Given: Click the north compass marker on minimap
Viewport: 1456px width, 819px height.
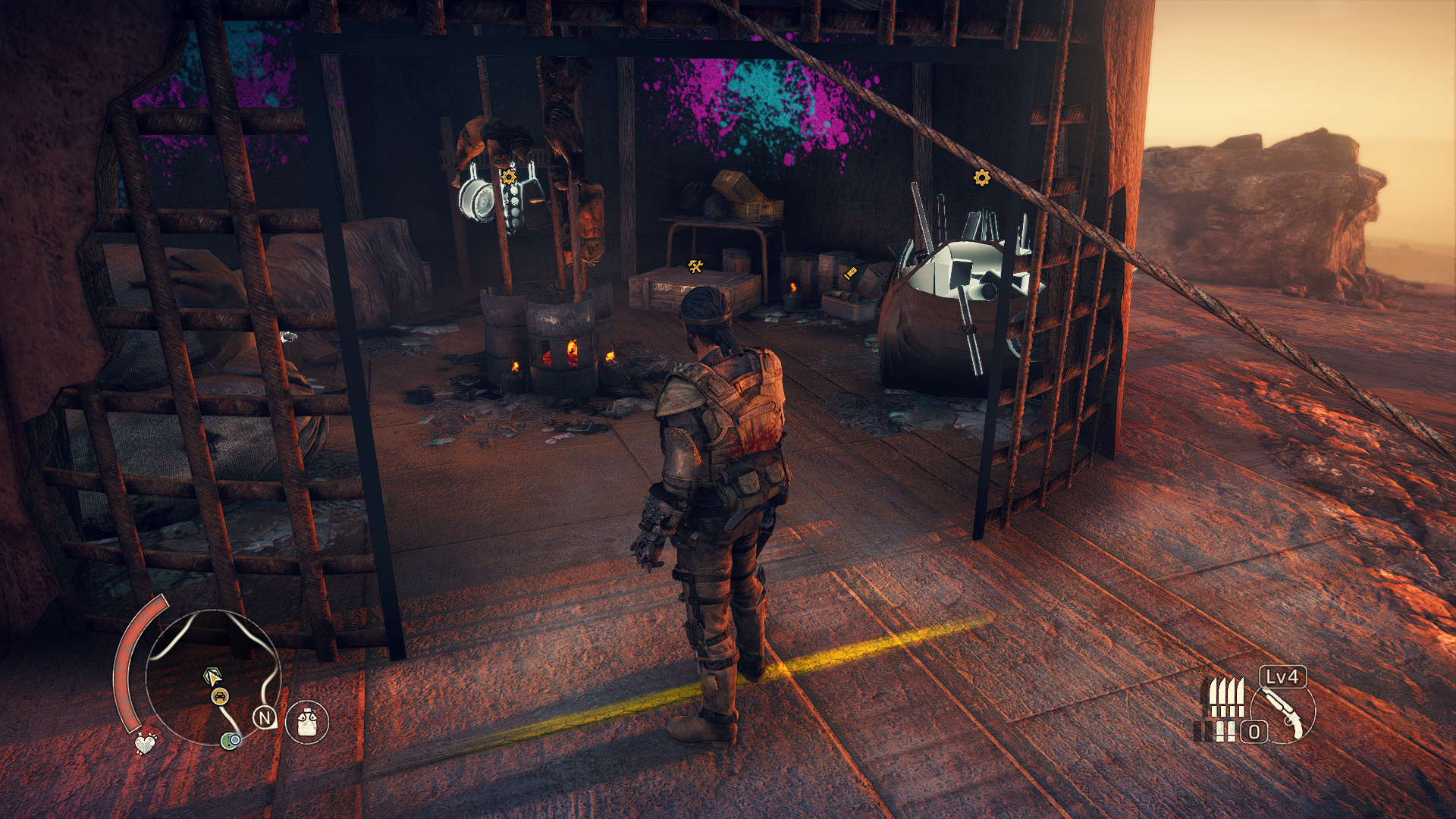Looking at the screenshot, I should pyautogui.click(x=264, y=717).
